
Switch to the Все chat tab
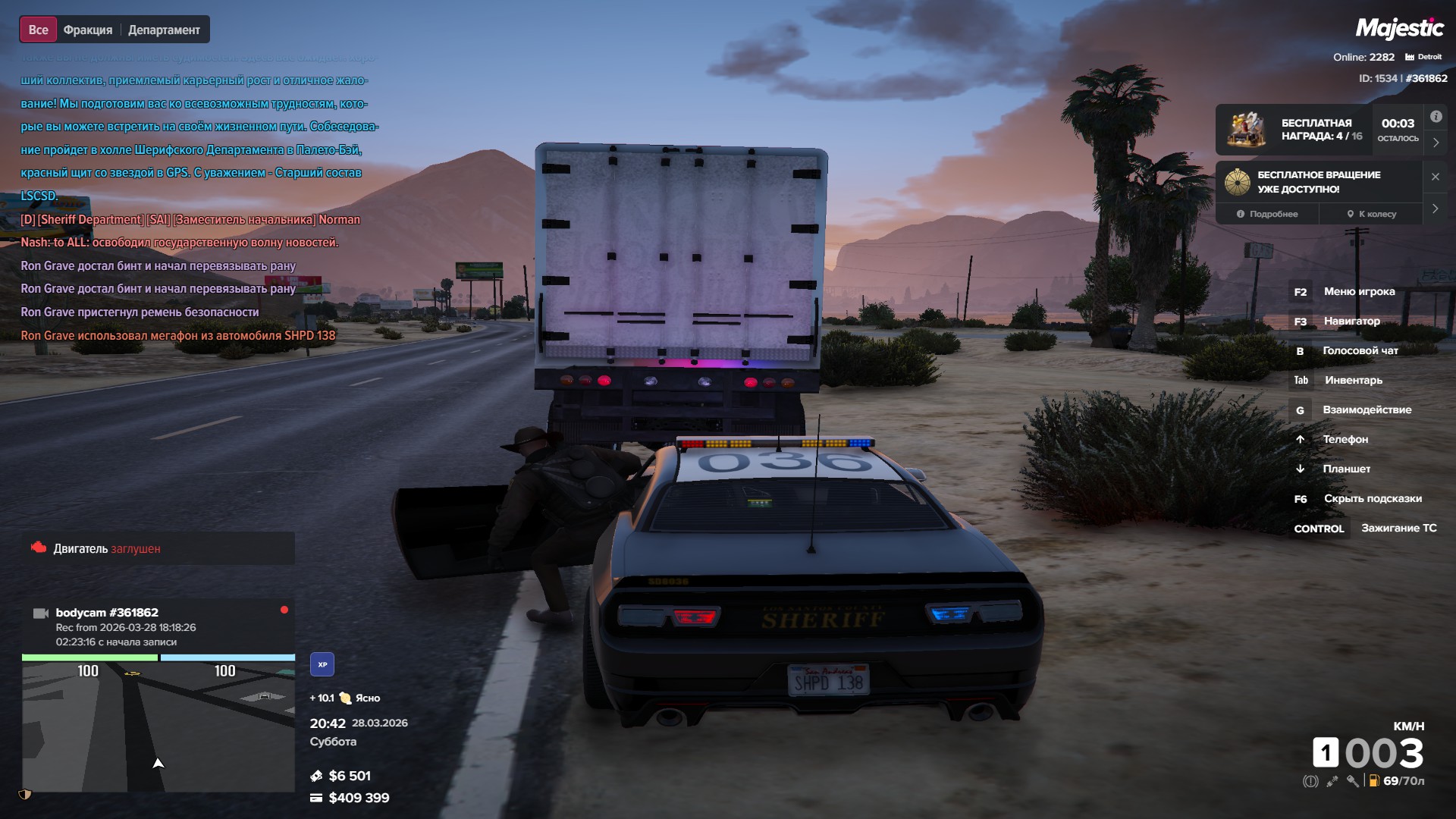point(38,30)
